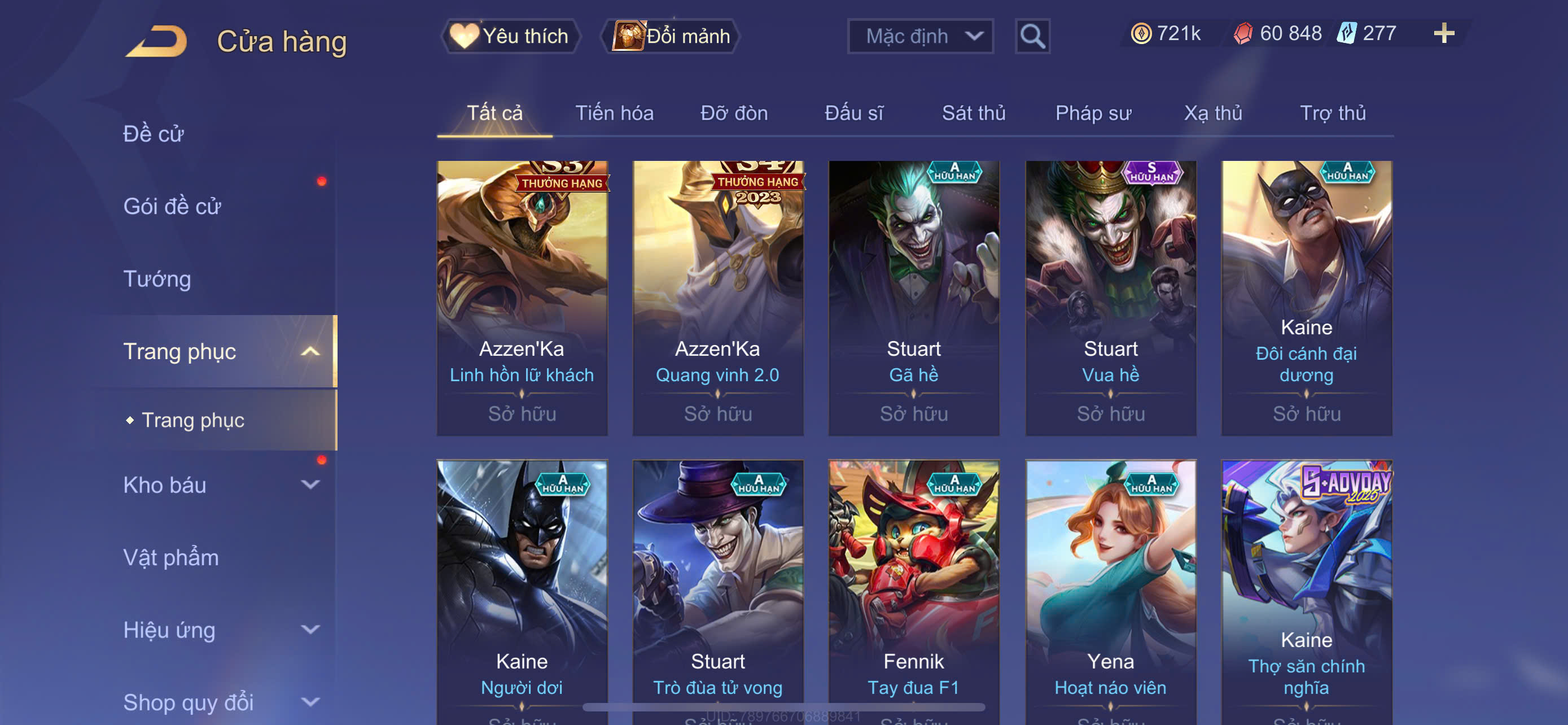Expand the Mặc định sort dropdown
The width and height of the screenshot is (1568, 725).
pyautogui.click(x=919, y=36)
